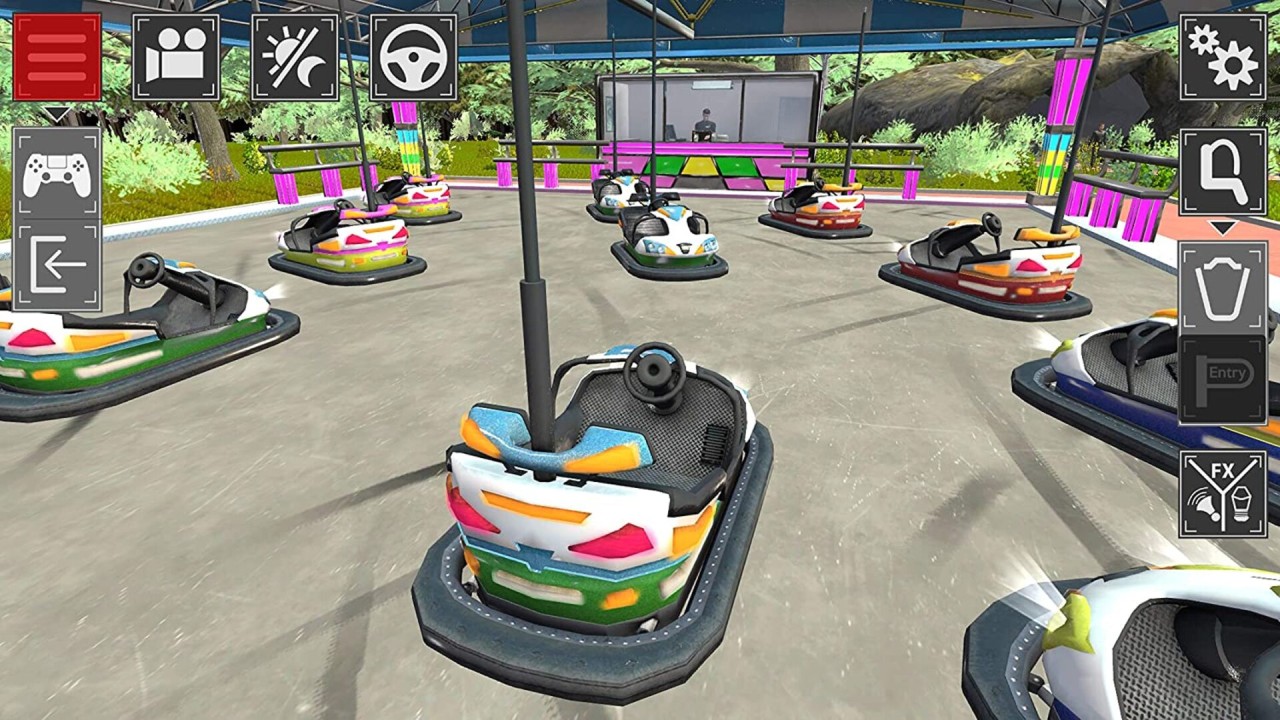Select the steering wheel ride control

[x=414, y=57]
